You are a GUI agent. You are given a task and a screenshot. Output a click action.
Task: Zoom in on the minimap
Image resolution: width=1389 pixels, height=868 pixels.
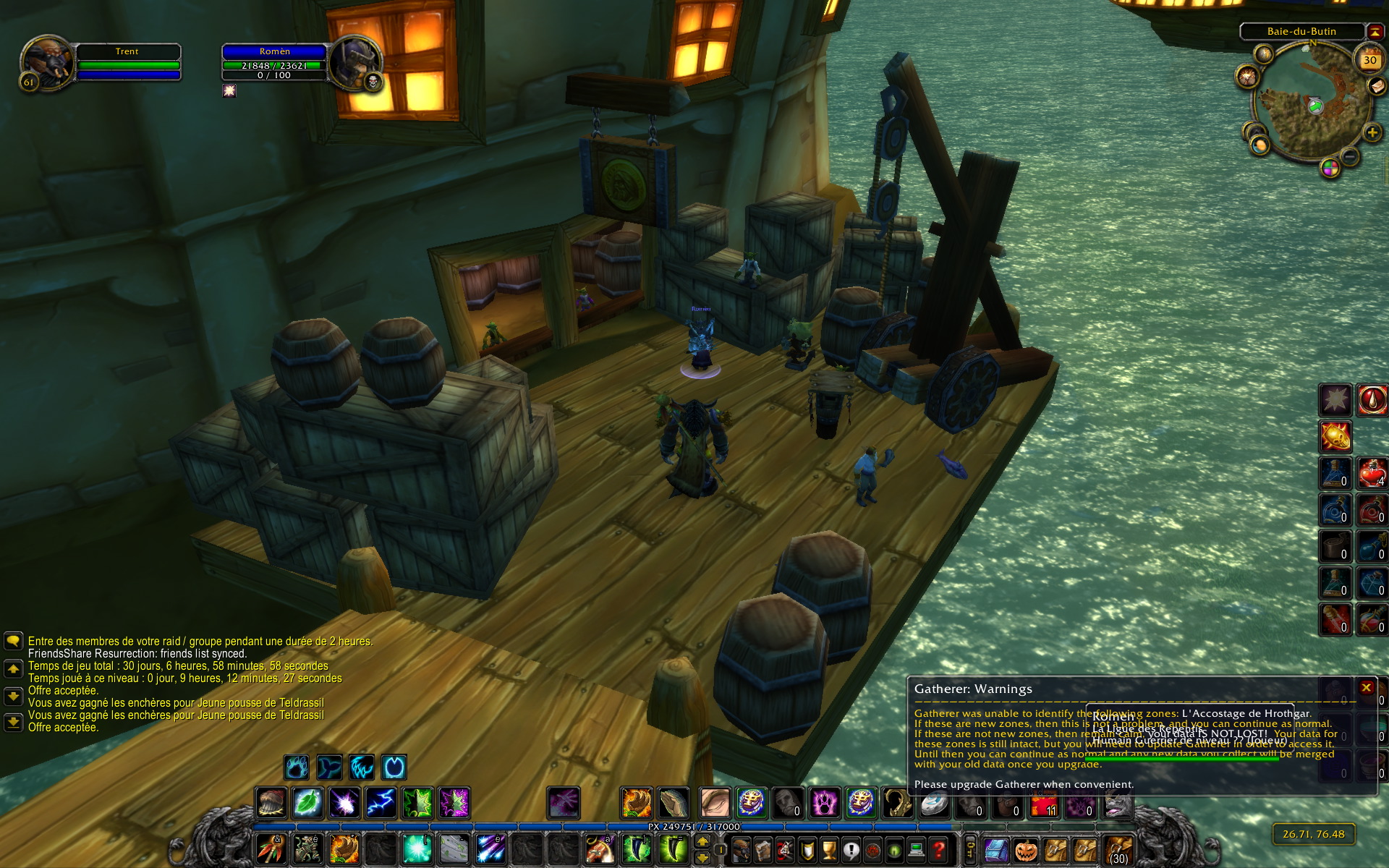coord(1372,133)
